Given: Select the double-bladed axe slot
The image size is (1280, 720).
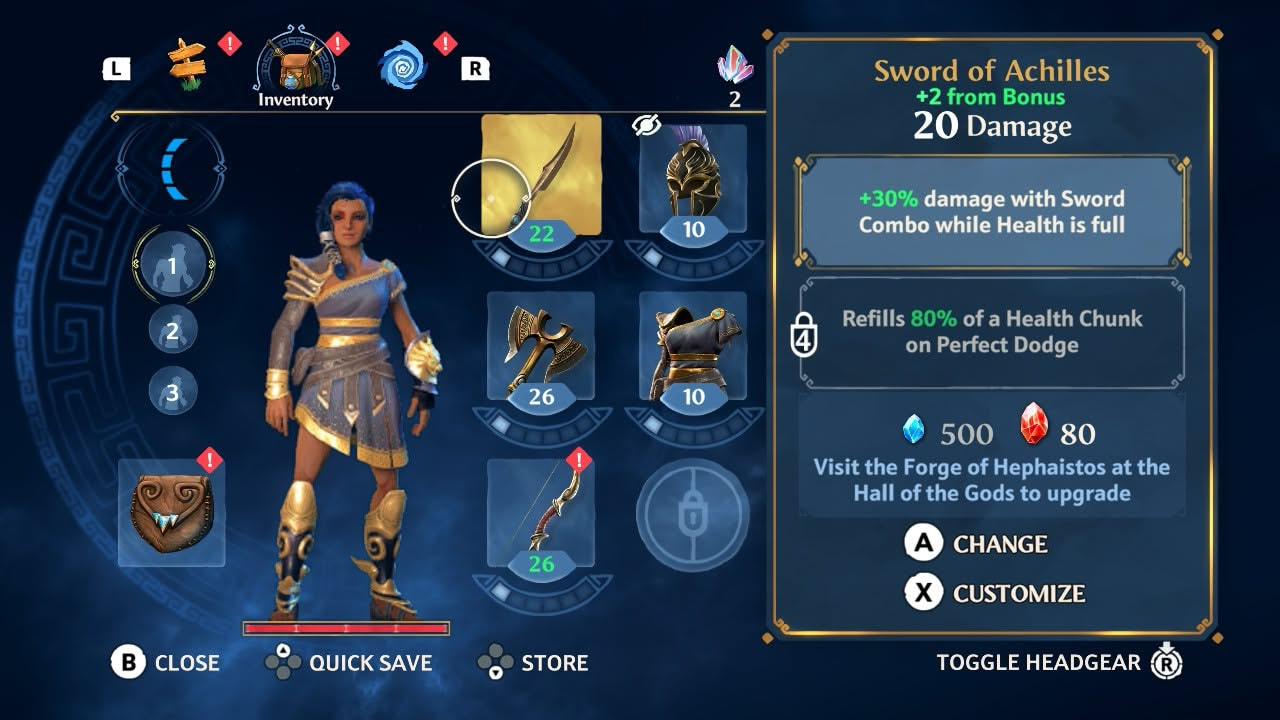Looking at the screenshot, I should pyautogui.click(x=541, y=345).
